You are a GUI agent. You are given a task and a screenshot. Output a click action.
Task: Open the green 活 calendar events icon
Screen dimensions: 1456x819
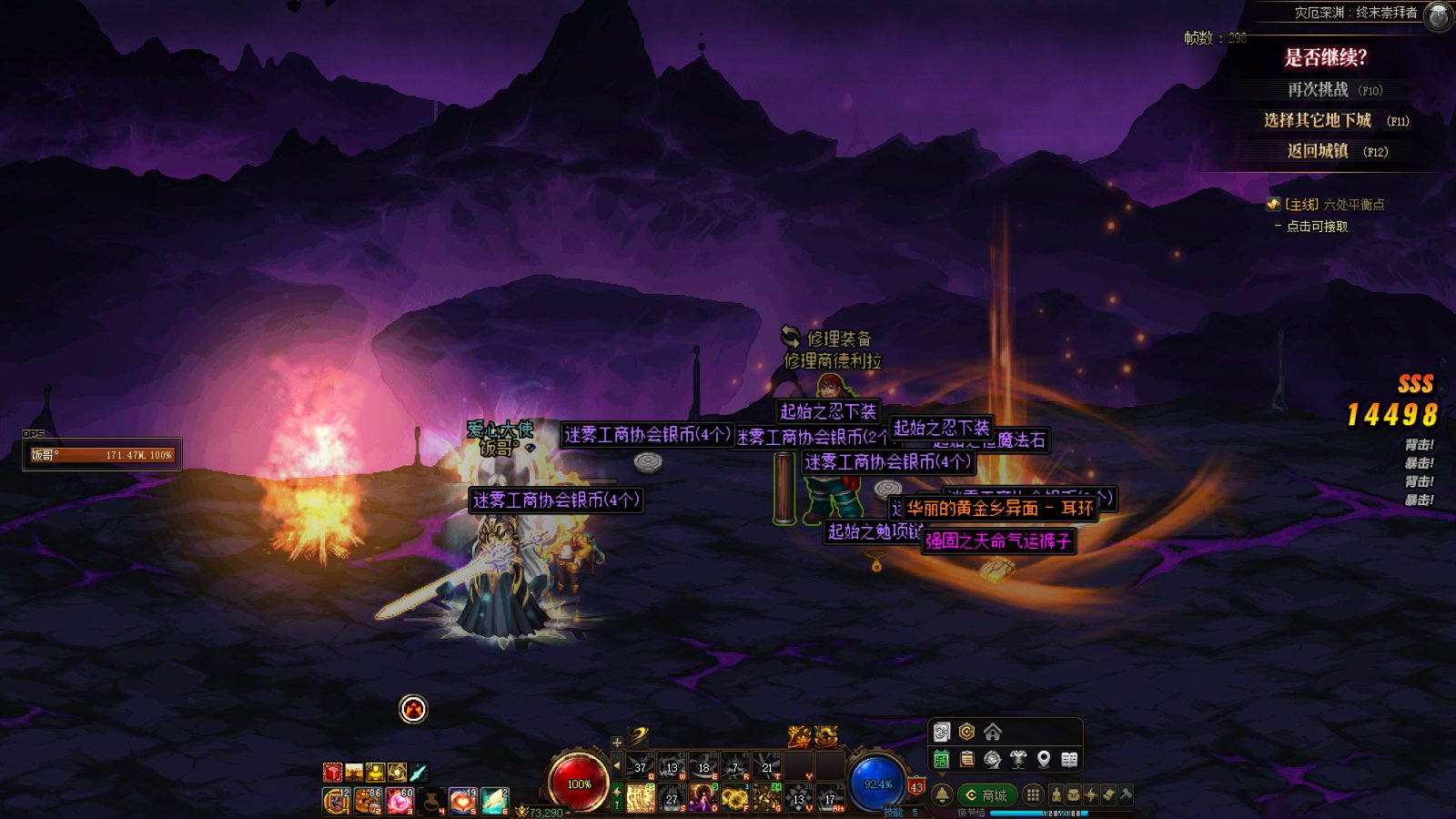coord(942,759)
